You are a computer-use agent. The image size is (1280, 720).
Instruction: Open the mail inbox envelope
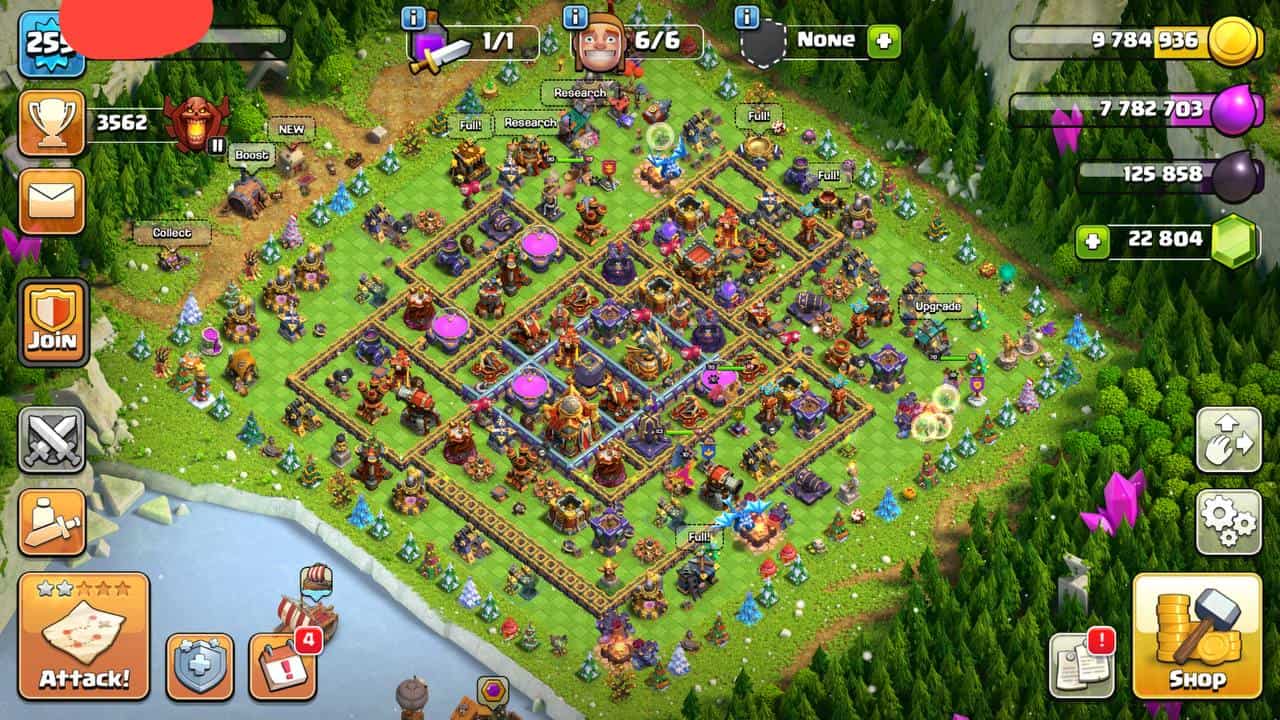pos(51,201)
